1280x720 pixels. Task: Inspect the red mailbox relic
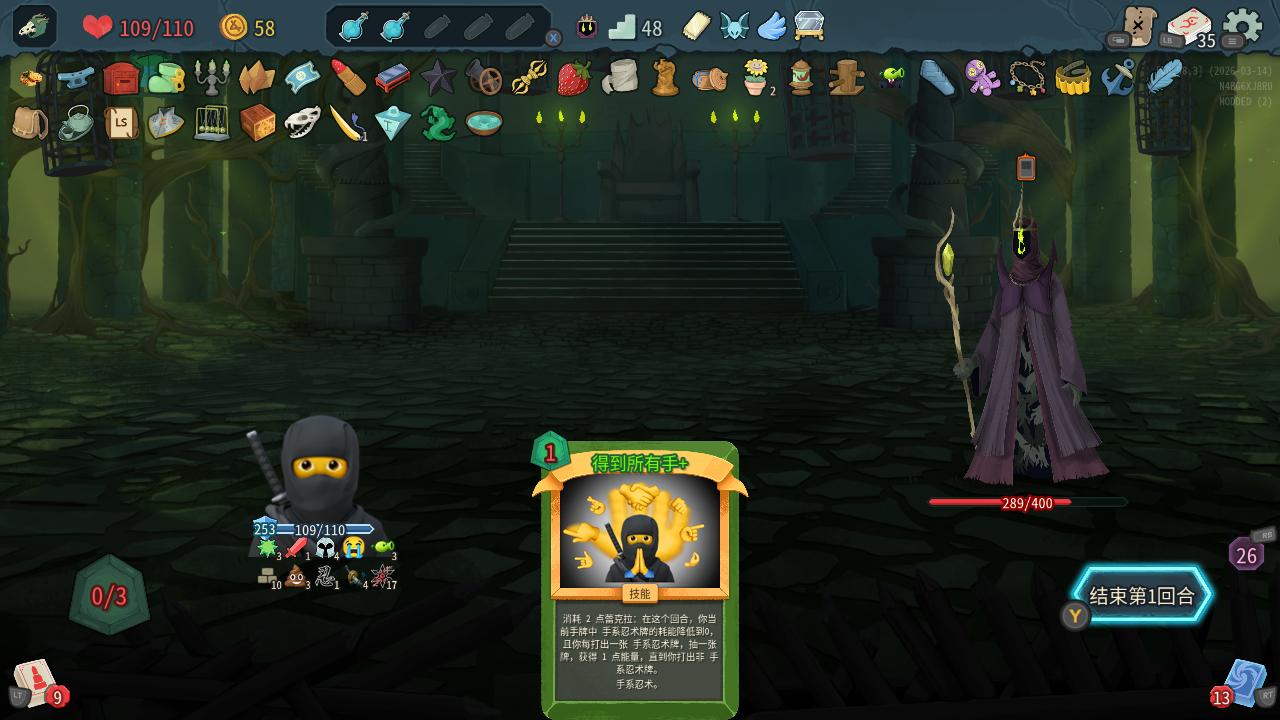click(x=121, y=77)
